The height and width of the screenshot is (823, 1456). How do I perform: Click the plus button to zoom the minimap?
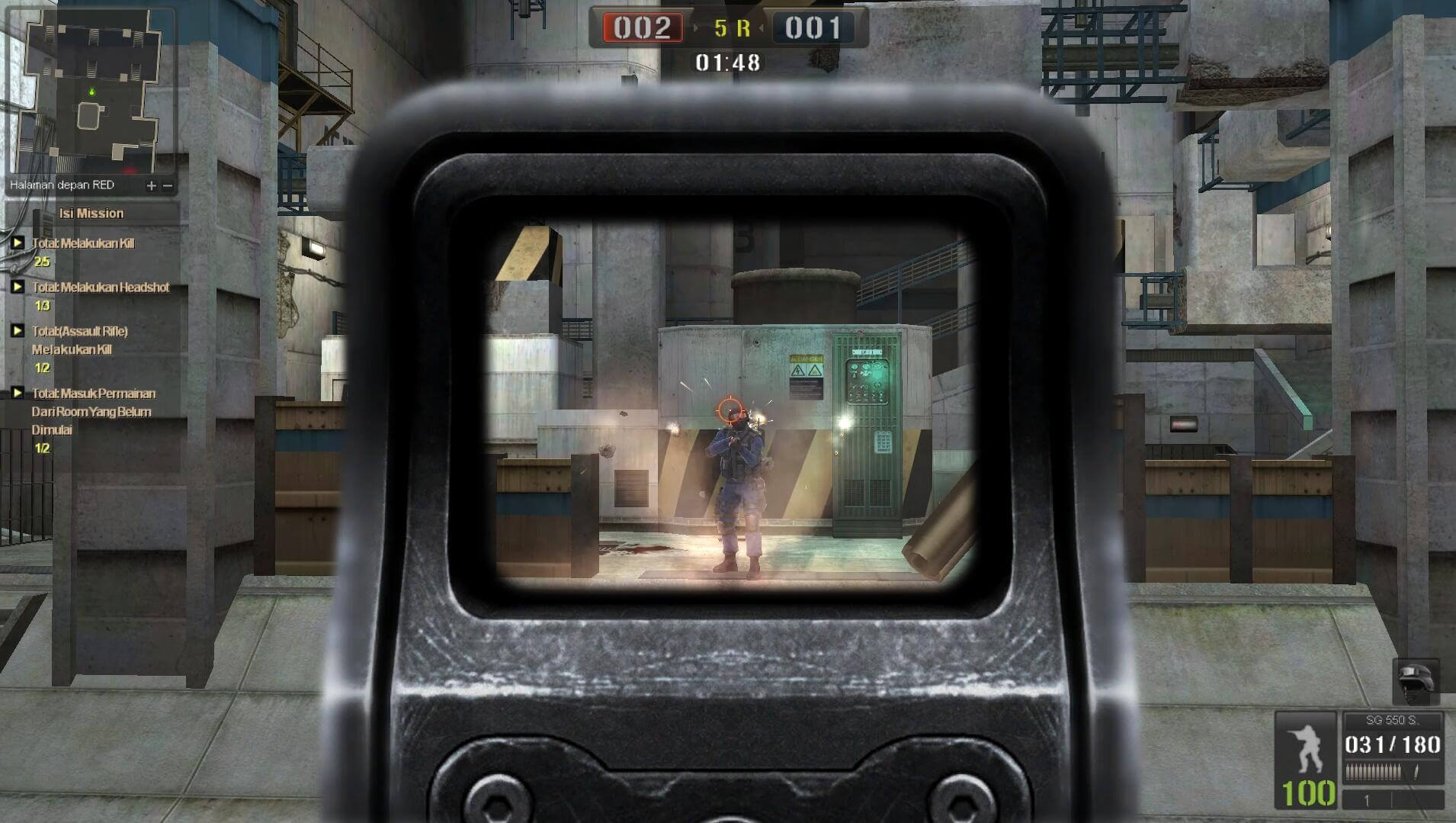(152, 185)
